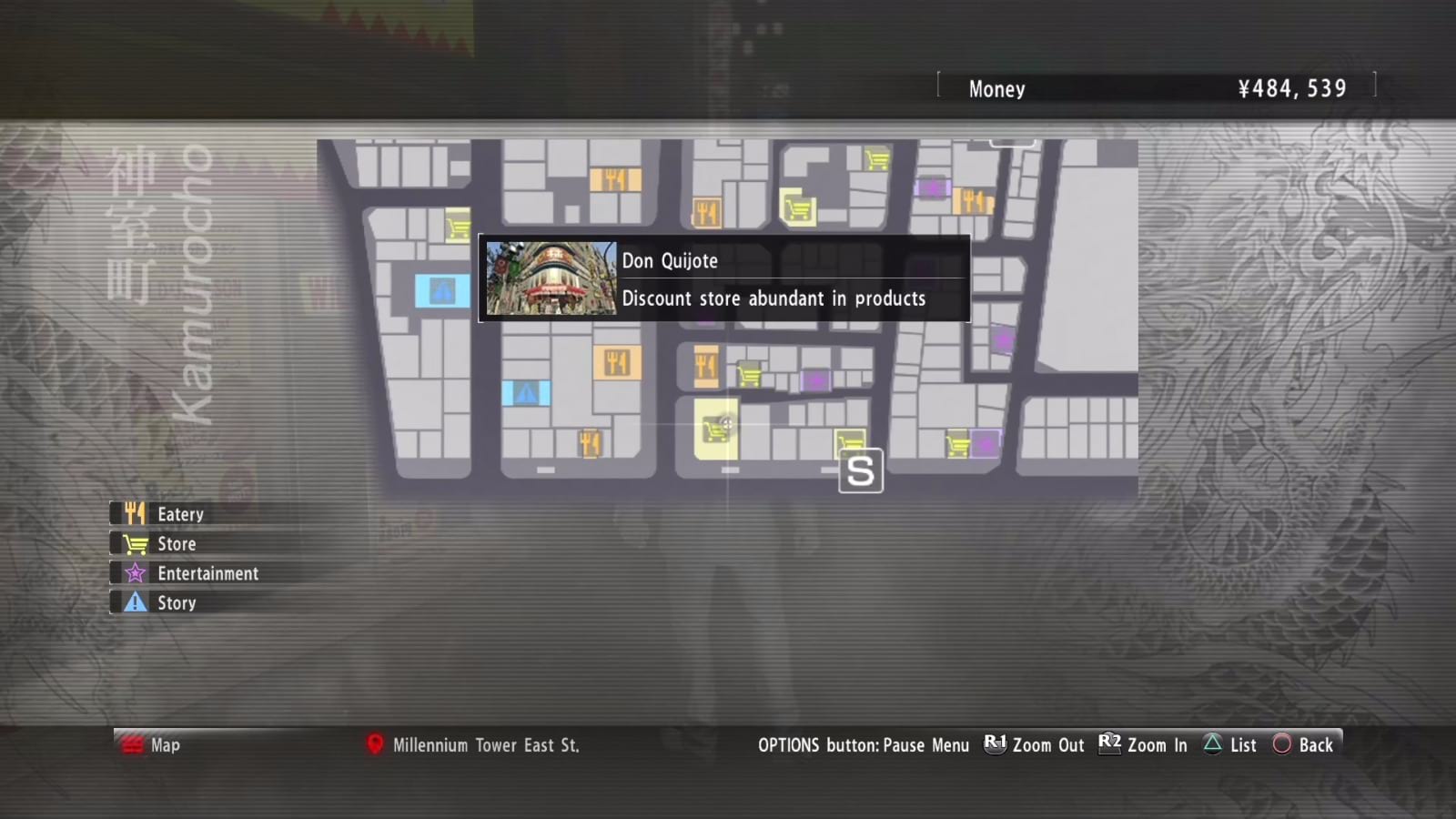This screenshot has width=1456, height=819.
Task: Open the Don Quijote info panel
Action: point(723,278)
